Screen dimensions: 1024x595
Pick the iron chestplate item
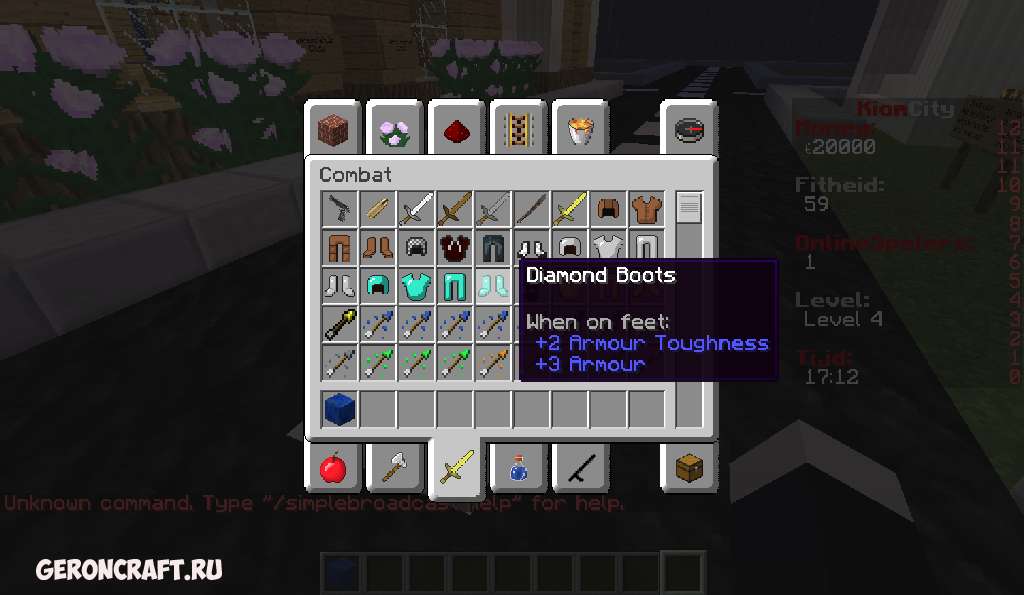pos(608,247)
